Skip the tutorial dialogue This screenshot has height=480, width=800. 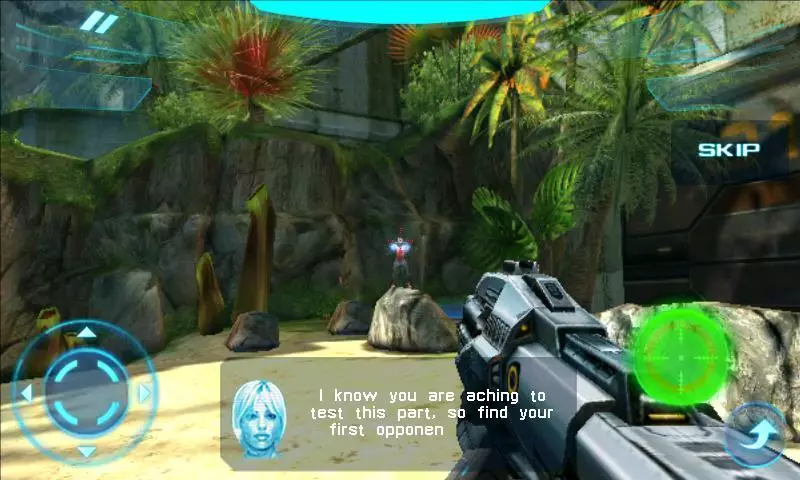click(x=728, y=150)
